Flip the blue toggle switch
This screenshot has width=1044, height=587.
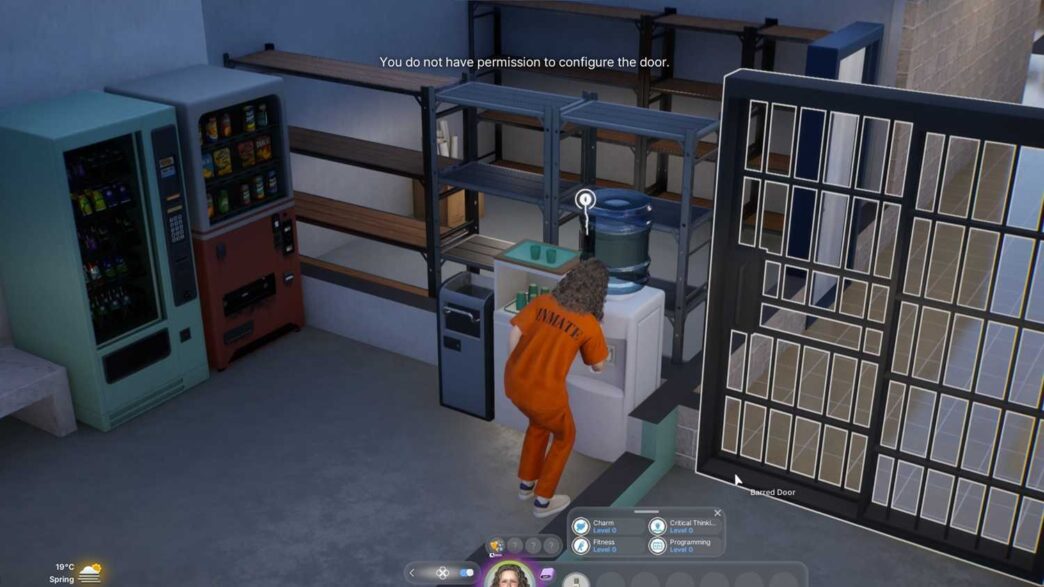pyautogui.click(x=466, y=573)
